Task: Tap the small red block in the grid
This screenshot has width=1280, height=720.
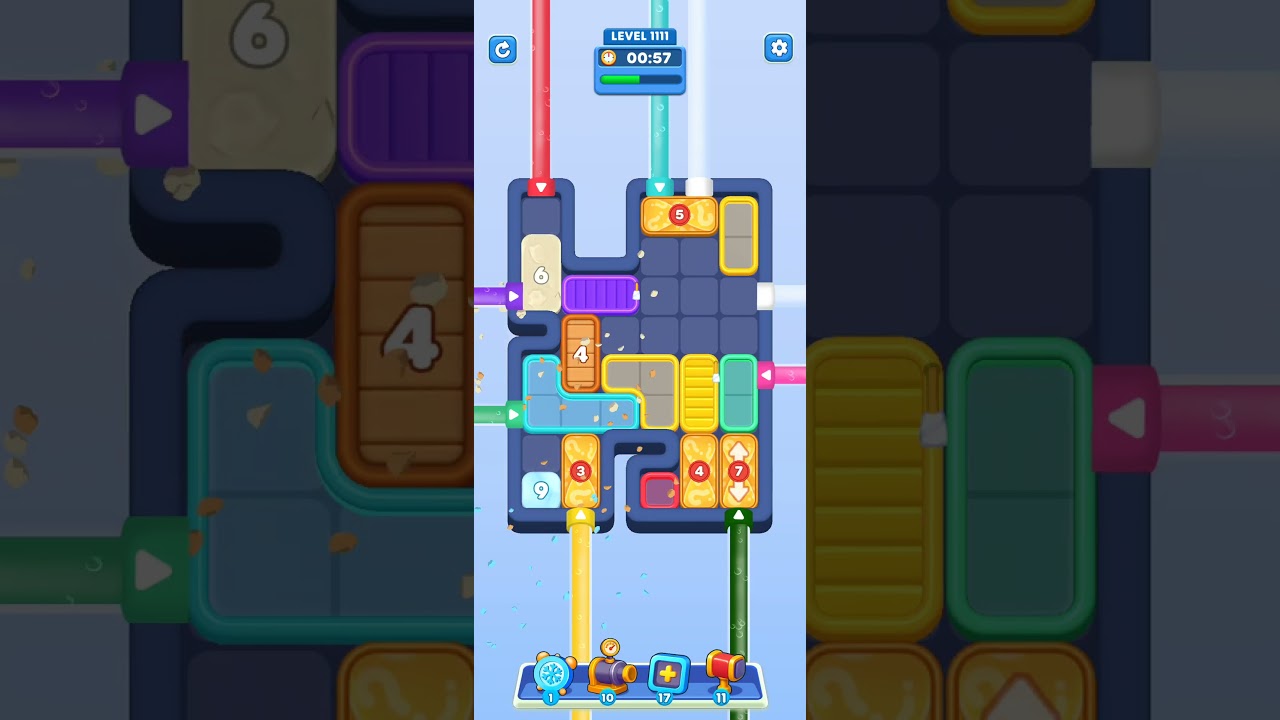Action: [659, 489]
